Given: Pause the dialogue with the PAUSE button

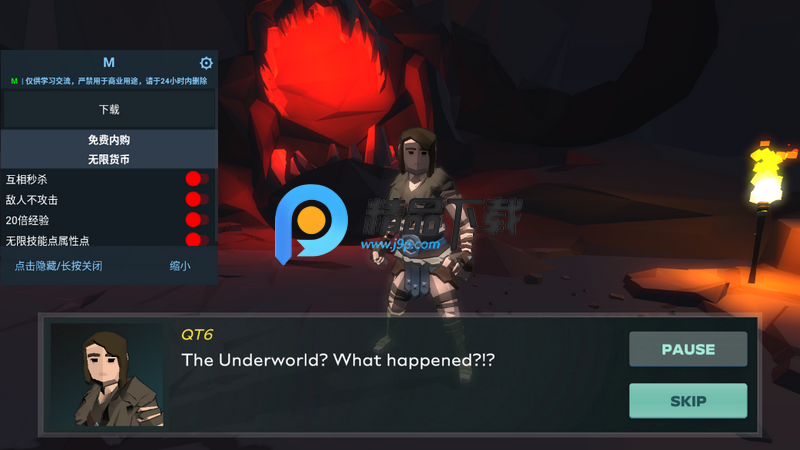Looking at the screenshot, I should (688, 349).
